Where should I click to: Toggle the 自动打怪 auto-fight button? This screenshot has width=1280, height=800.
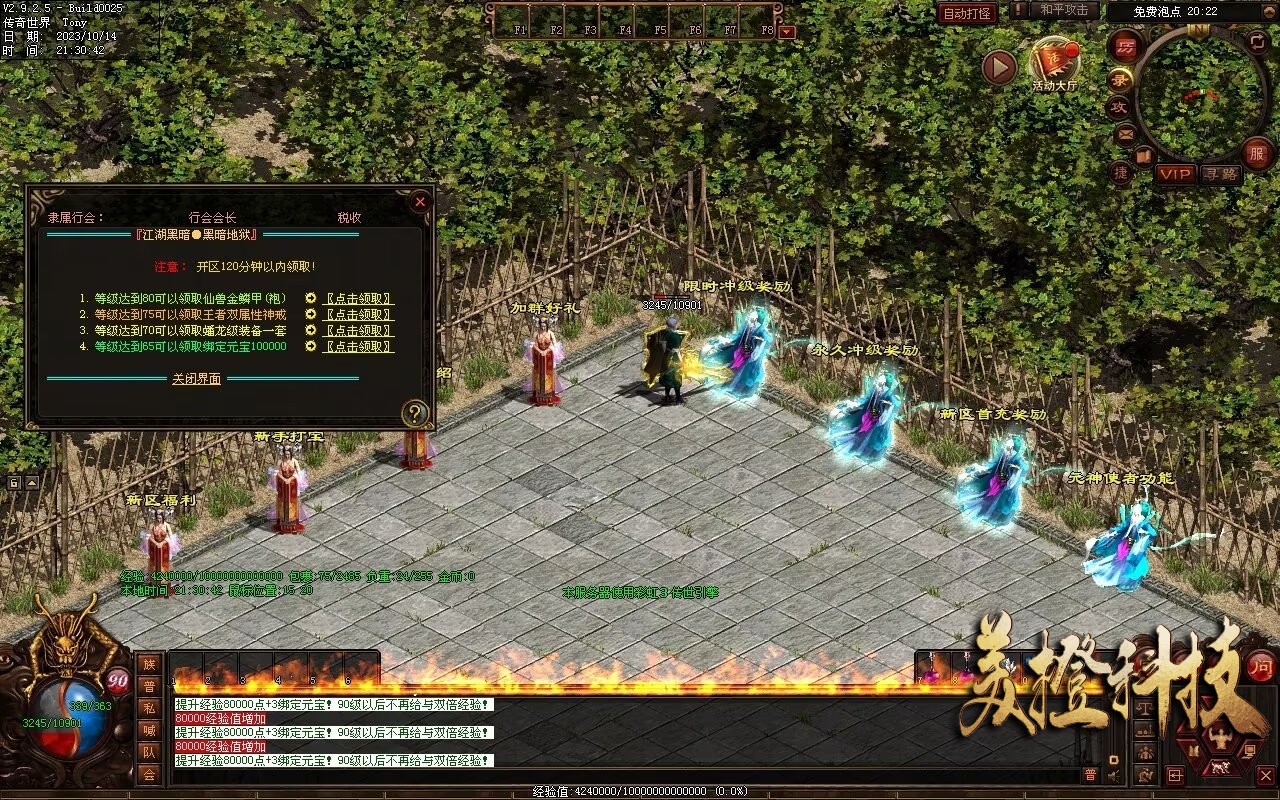[x=967, y=13]
